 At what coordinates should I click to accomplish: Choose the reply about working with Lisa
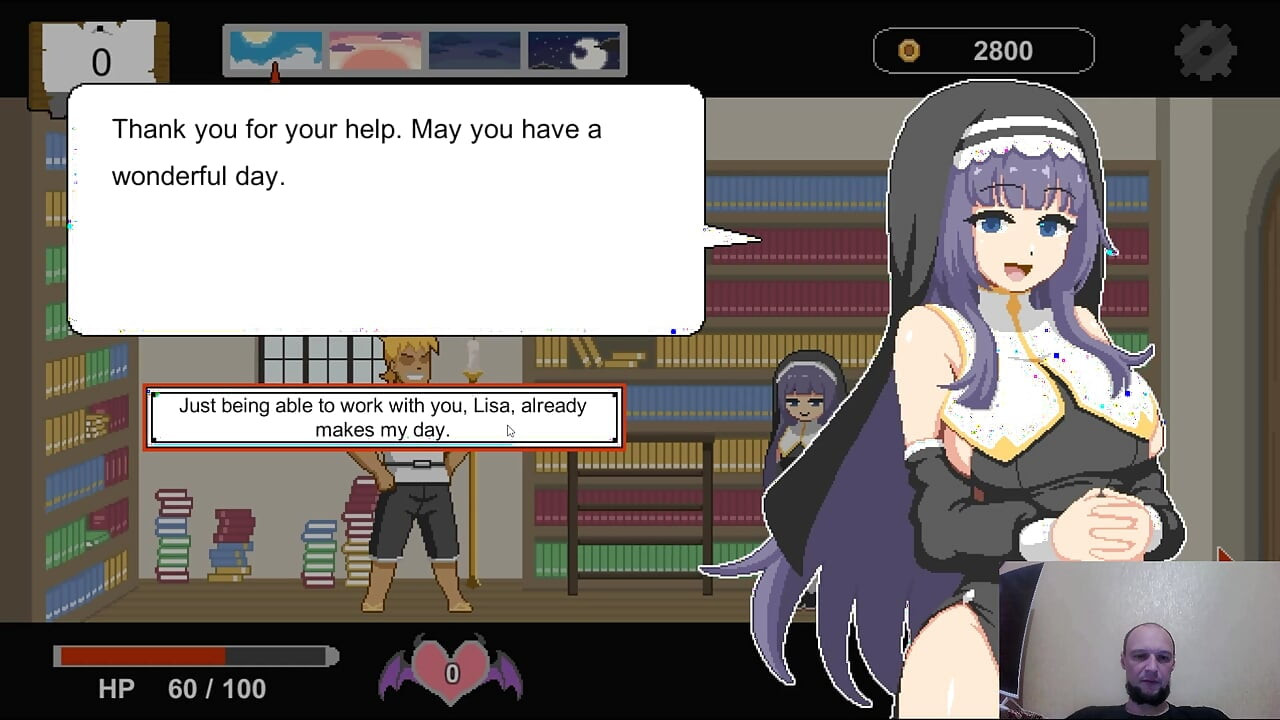(x=383, y=417)
